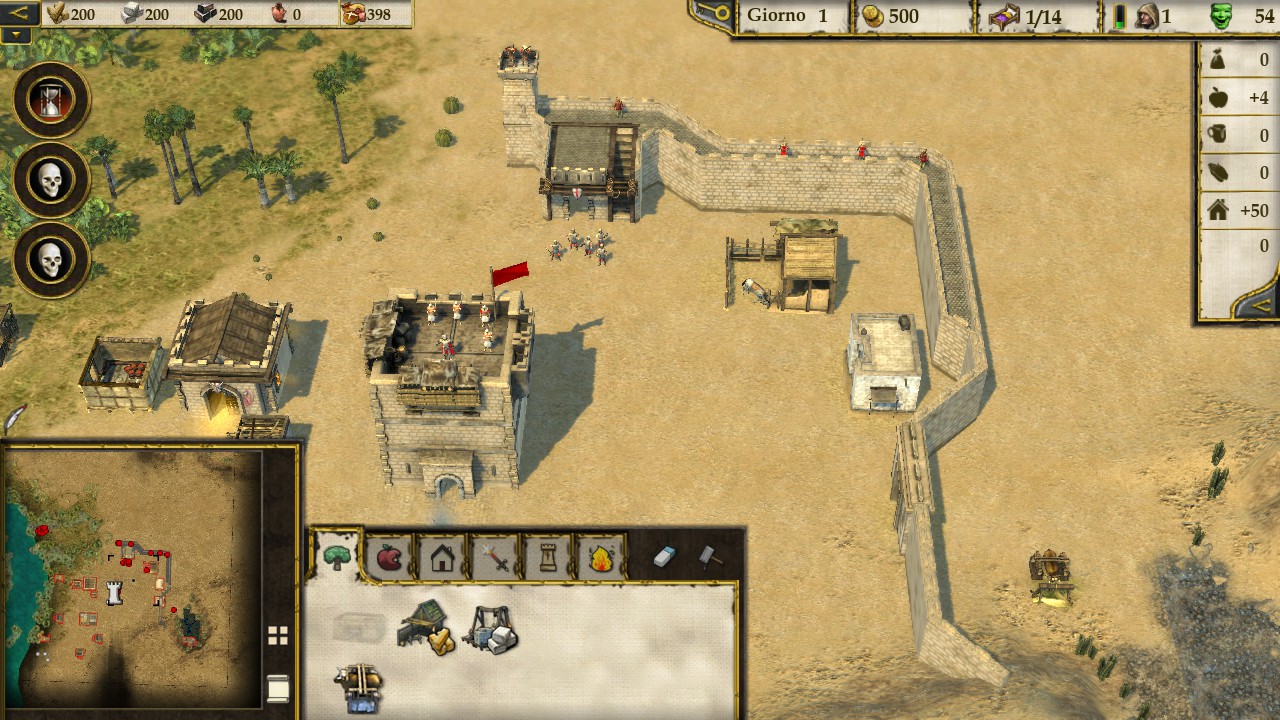
Task: Open the scroll button beside the minimap
Action: [278, 688]
